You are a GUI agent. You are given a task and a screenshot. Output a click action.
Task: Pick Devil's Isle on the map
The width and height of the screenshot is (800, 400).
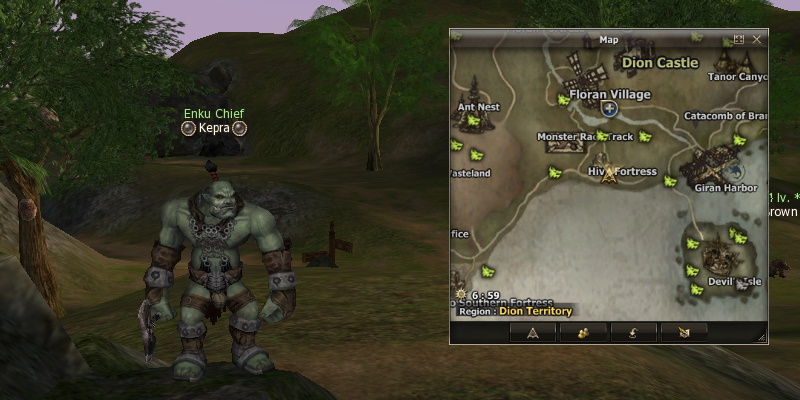click(x=735, y=282)
